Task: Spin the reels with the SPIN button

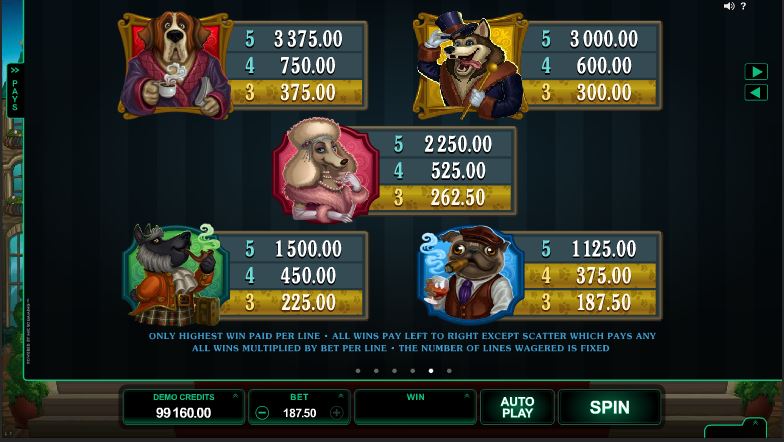Action: point(609,407)
